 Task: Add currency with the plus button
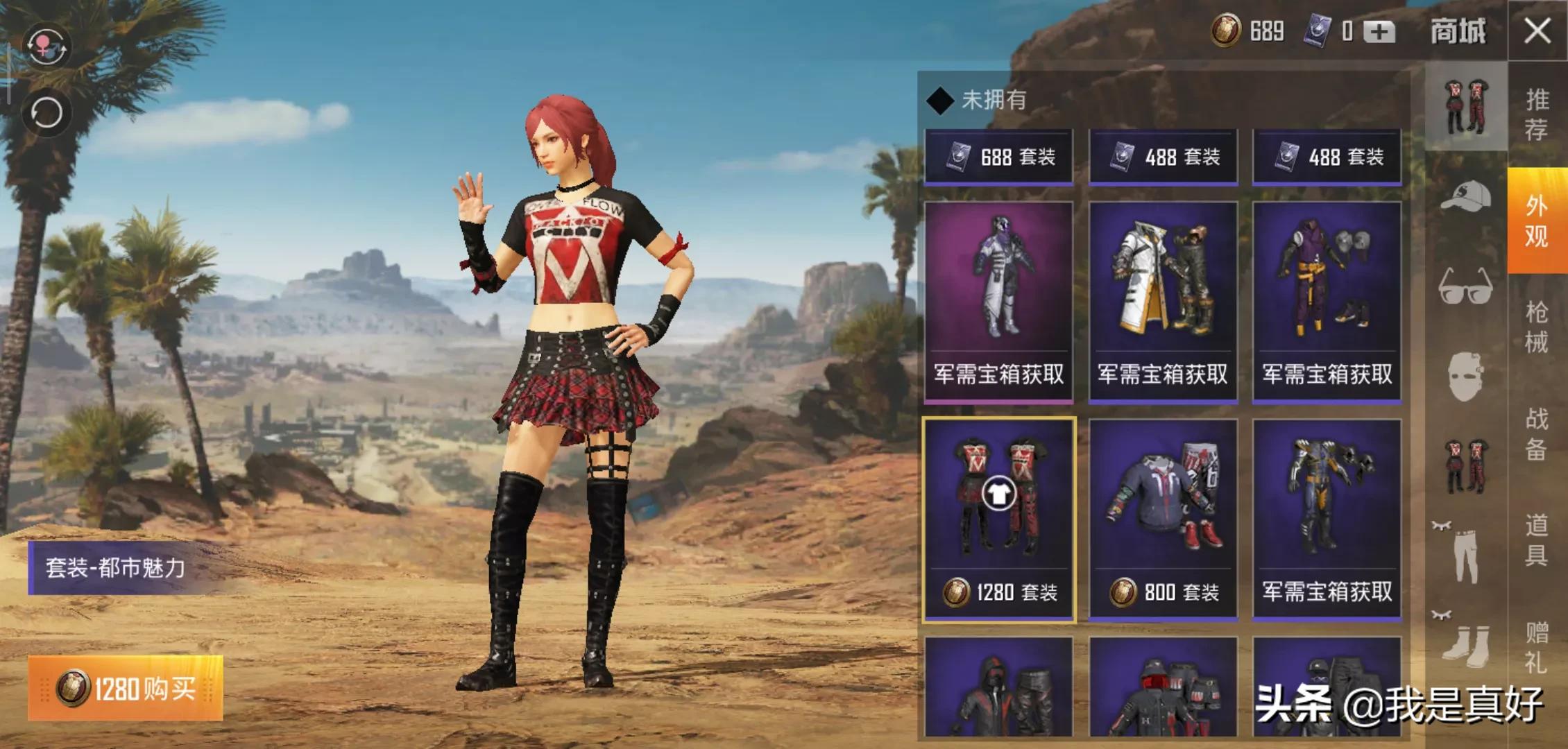tap(1379, 32)
